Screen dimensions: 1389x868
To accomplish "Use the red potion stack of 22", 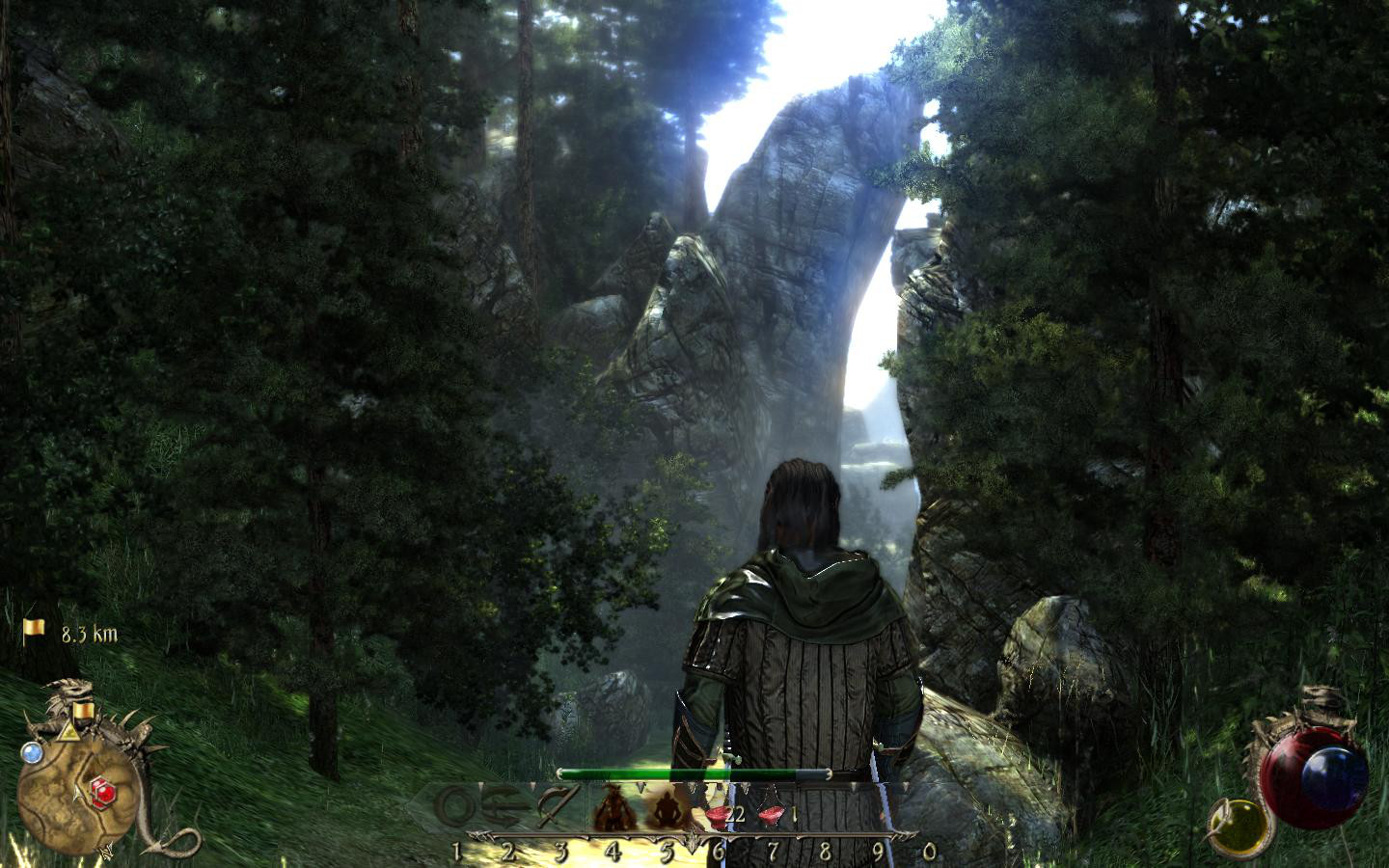I will click(x=719, y=815).
